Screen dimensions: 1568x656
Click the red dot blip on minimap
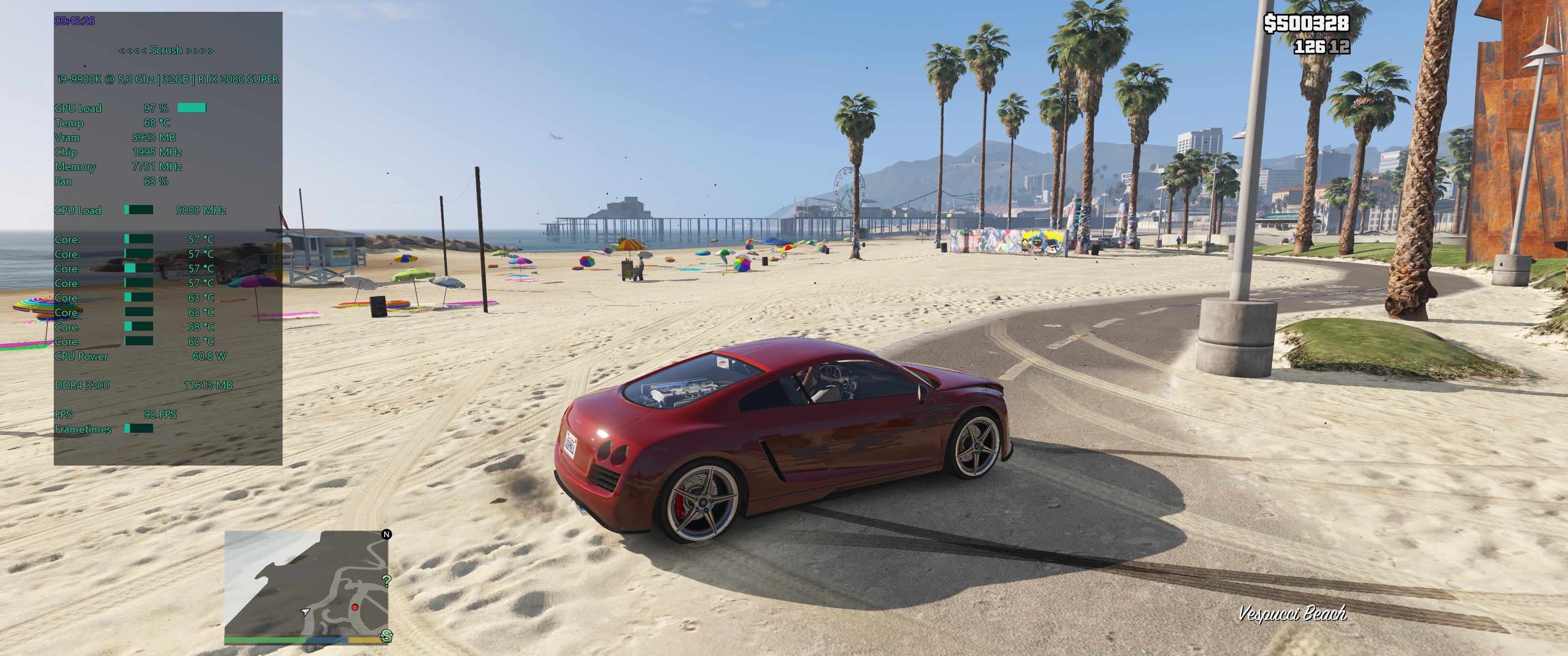click(355, 607)
